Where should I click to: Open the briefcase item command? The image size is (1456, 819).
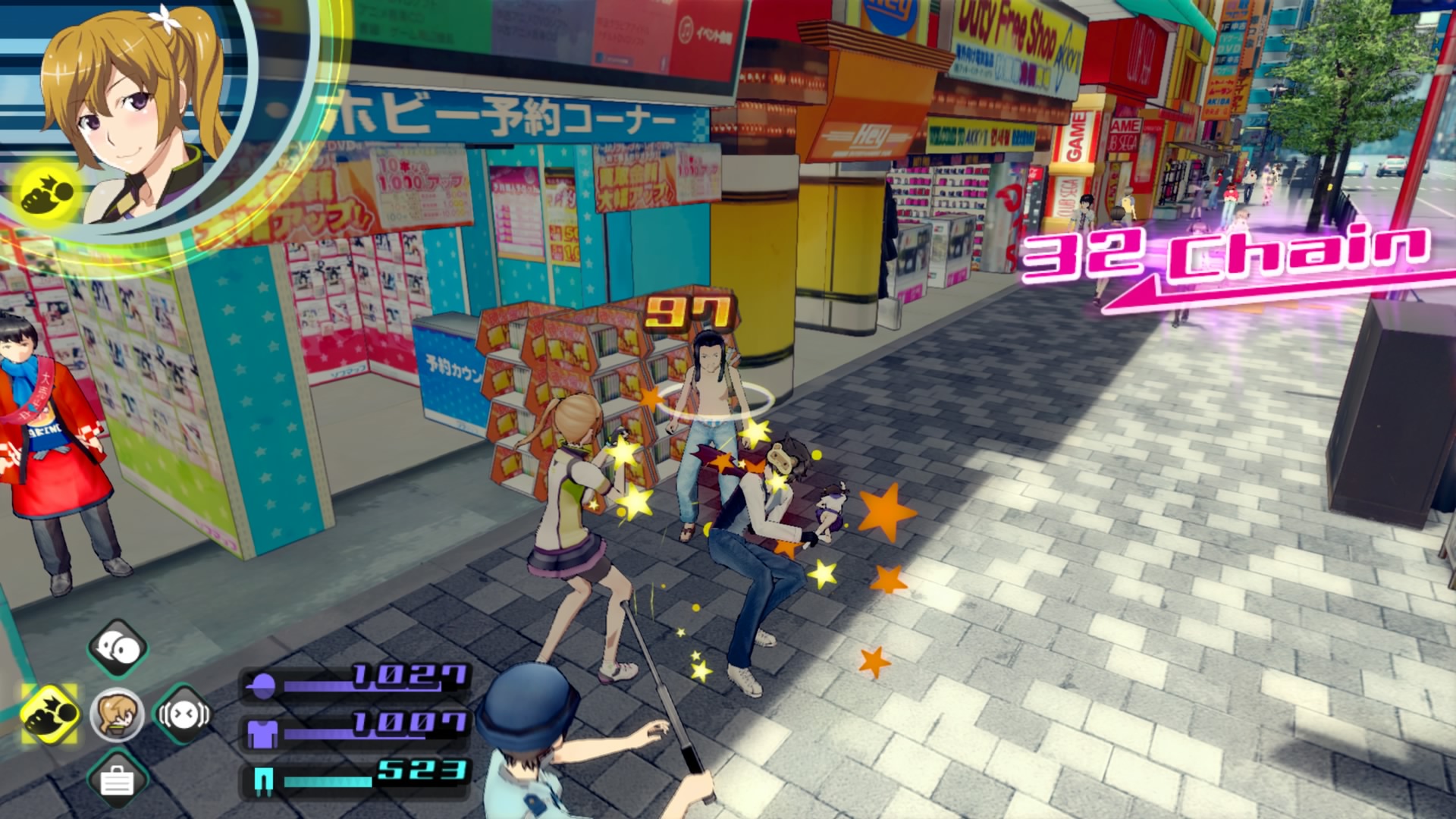click(117, 779)
